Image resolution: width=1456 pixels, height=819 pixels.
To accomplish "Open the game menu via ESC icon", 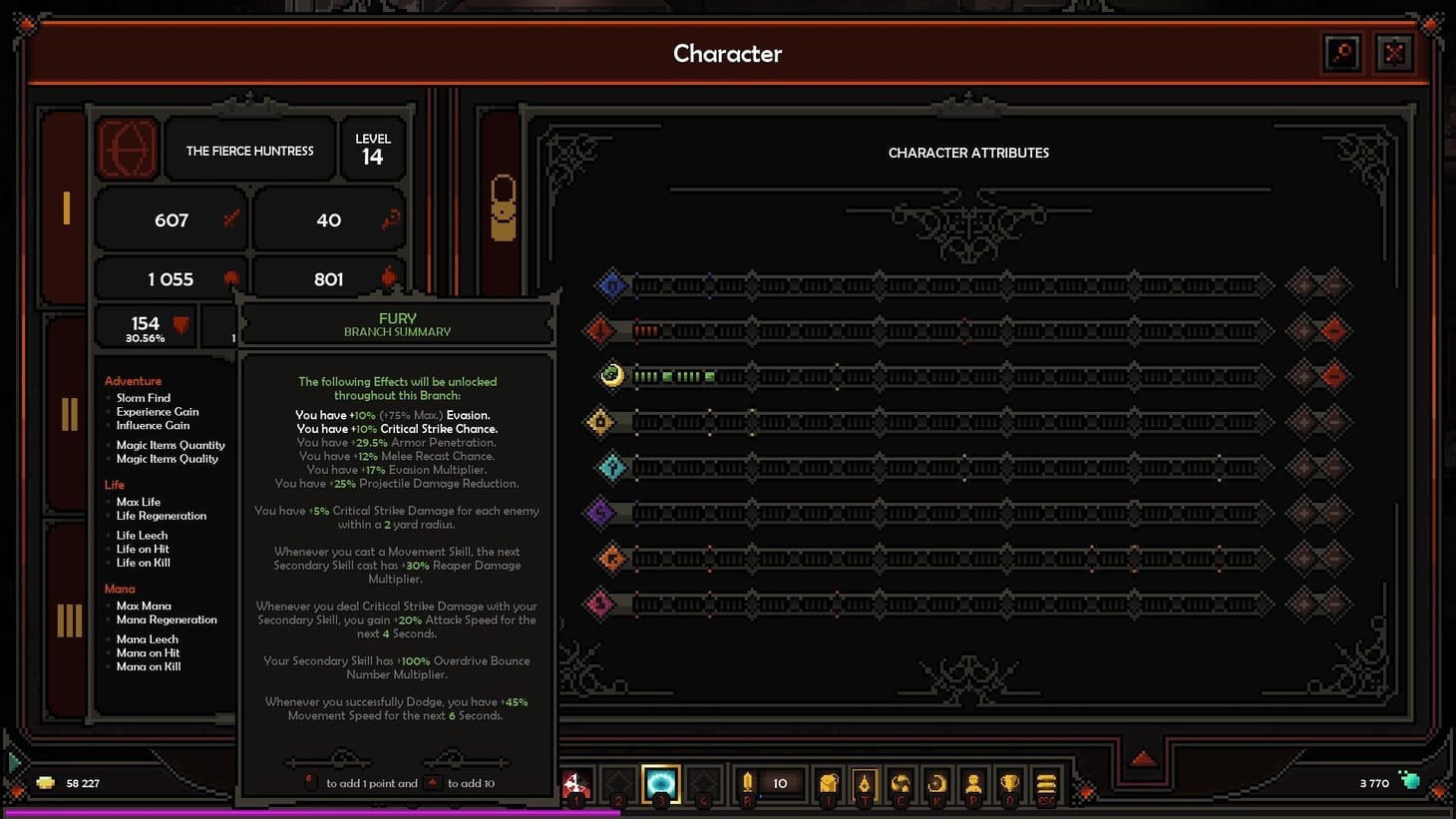I will [x=1046, y=784].
